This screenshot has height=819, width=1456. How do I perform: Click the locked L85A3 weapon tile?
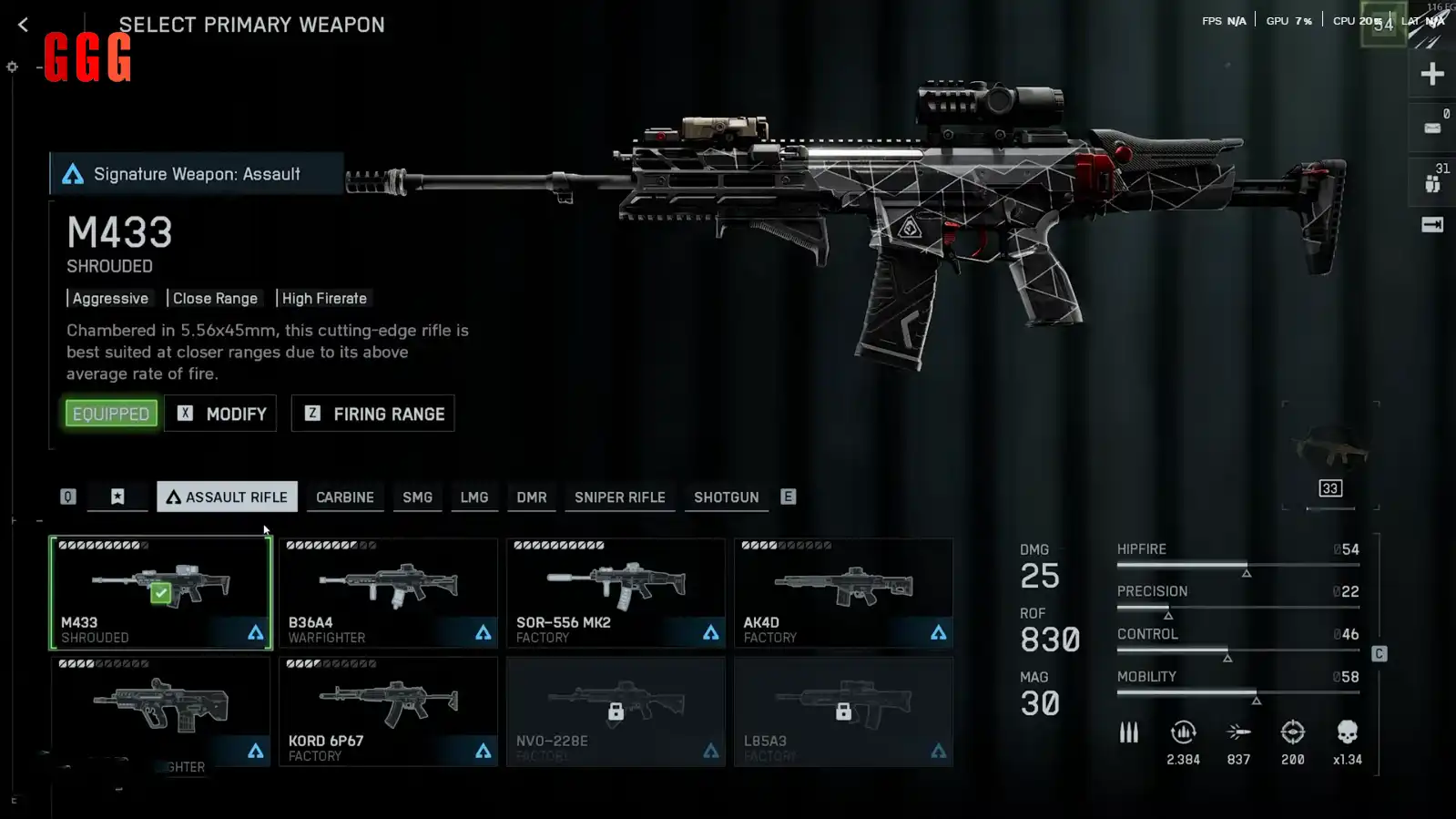843,711
